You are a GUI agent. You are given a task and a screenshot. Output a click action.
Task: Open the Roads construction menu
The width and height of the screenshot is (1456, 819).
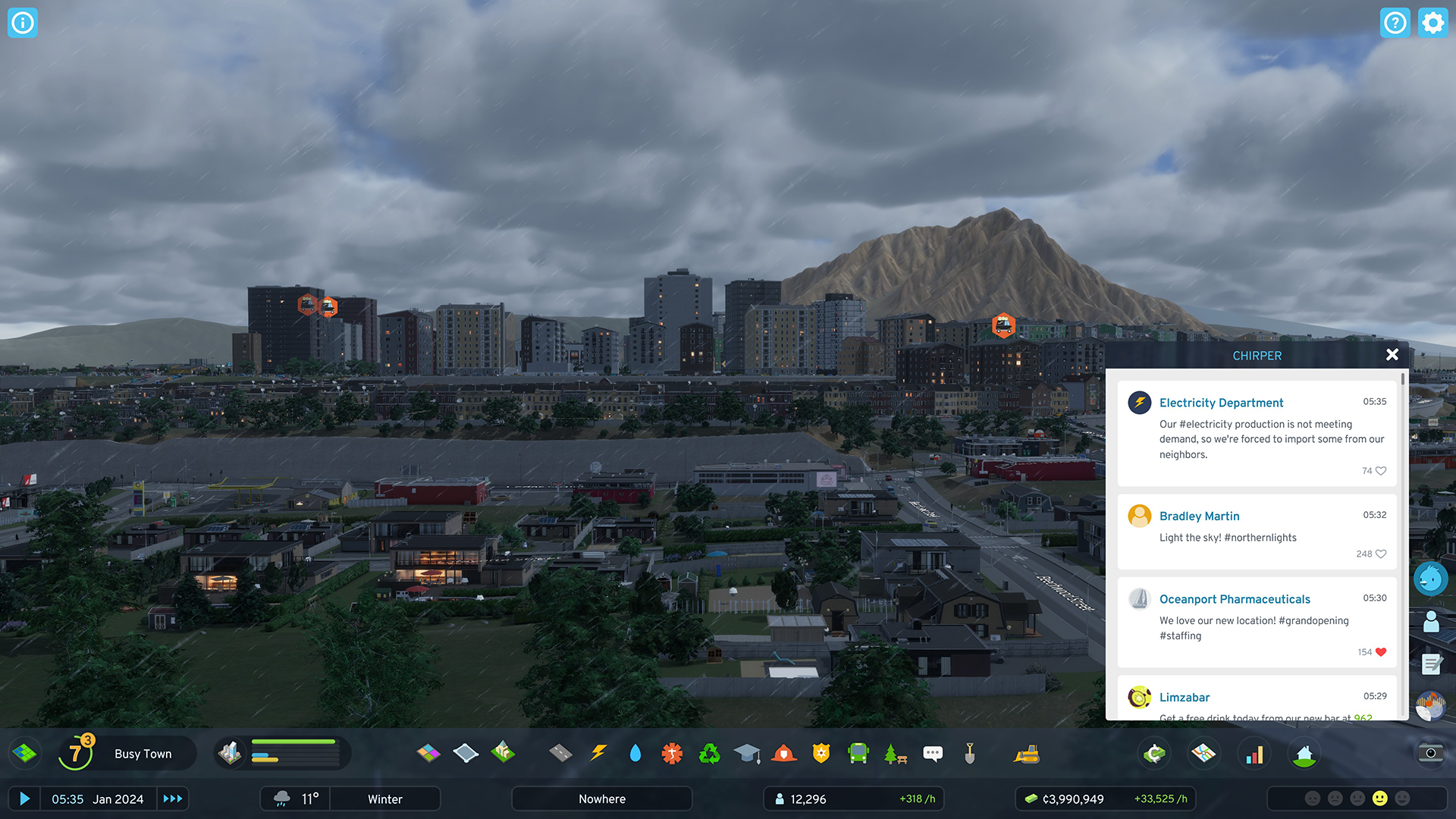pos(562,752)
